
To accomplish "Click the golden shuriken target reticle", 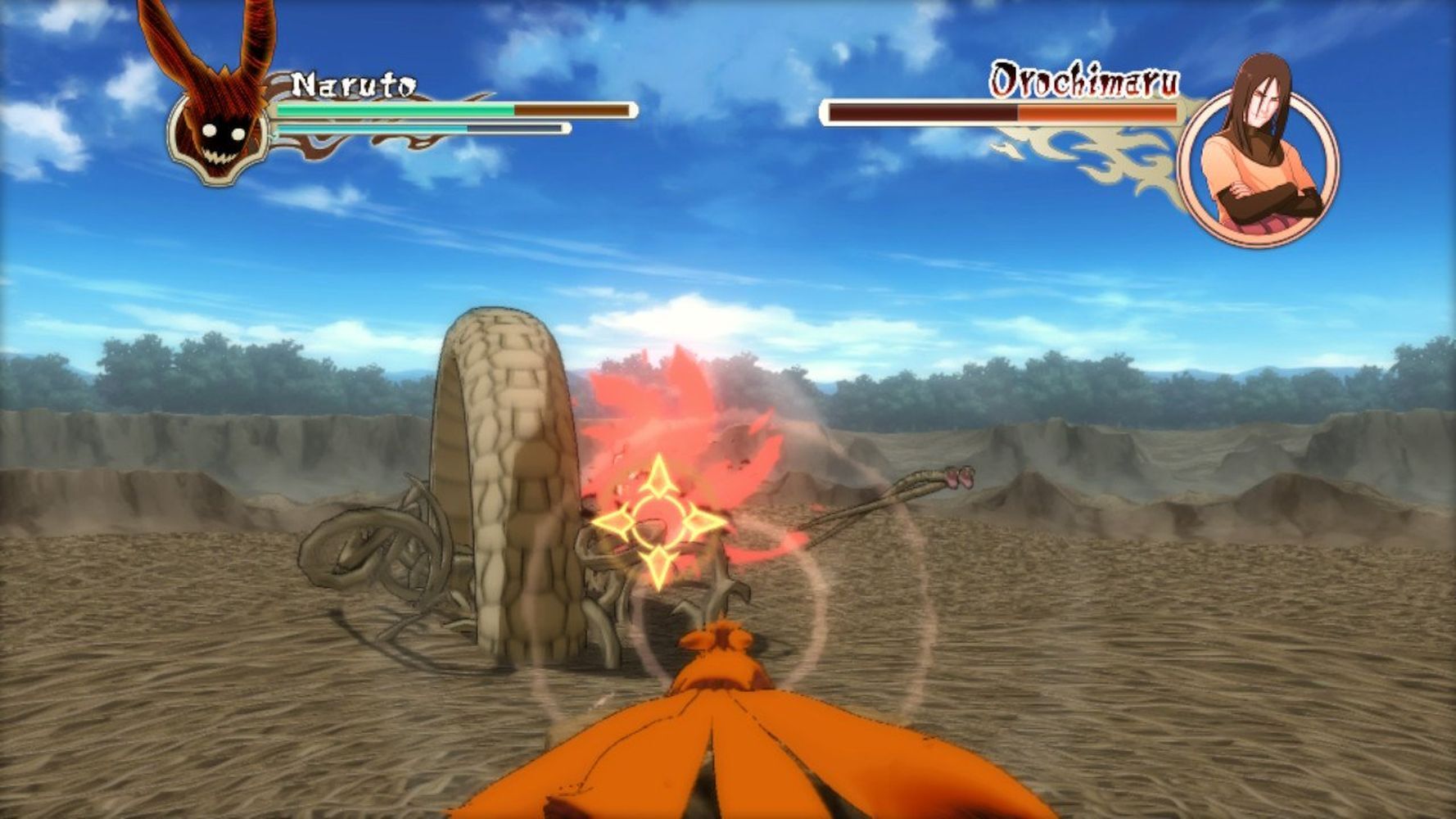I will point(658,522).
